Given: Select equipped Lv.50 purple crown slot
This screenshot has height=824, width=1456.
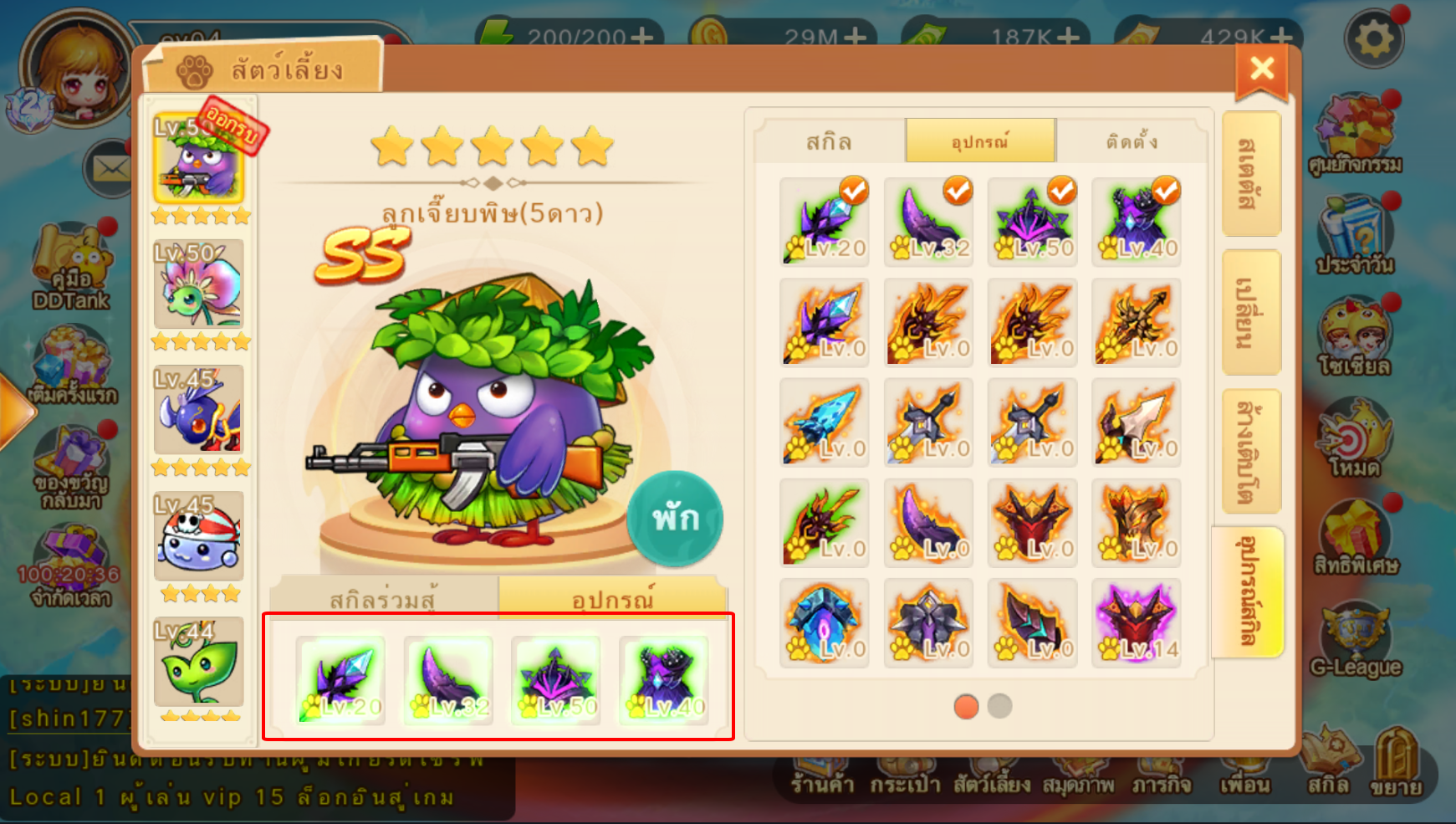Looking at the screenshot, I should [556, 679].
